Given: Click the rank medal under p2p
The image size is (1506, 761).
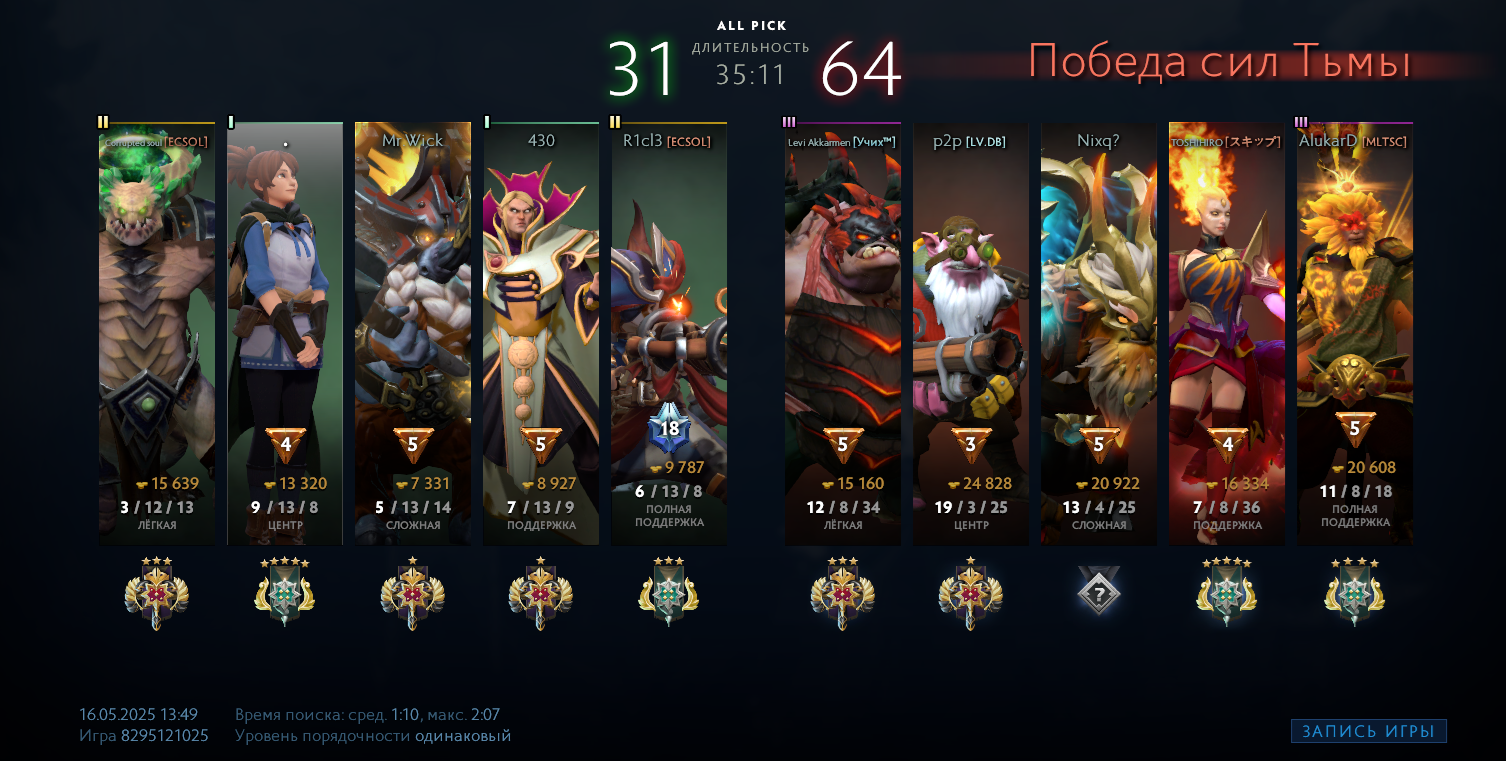Looking at the screenshot, I should click(x=971, y=593).
